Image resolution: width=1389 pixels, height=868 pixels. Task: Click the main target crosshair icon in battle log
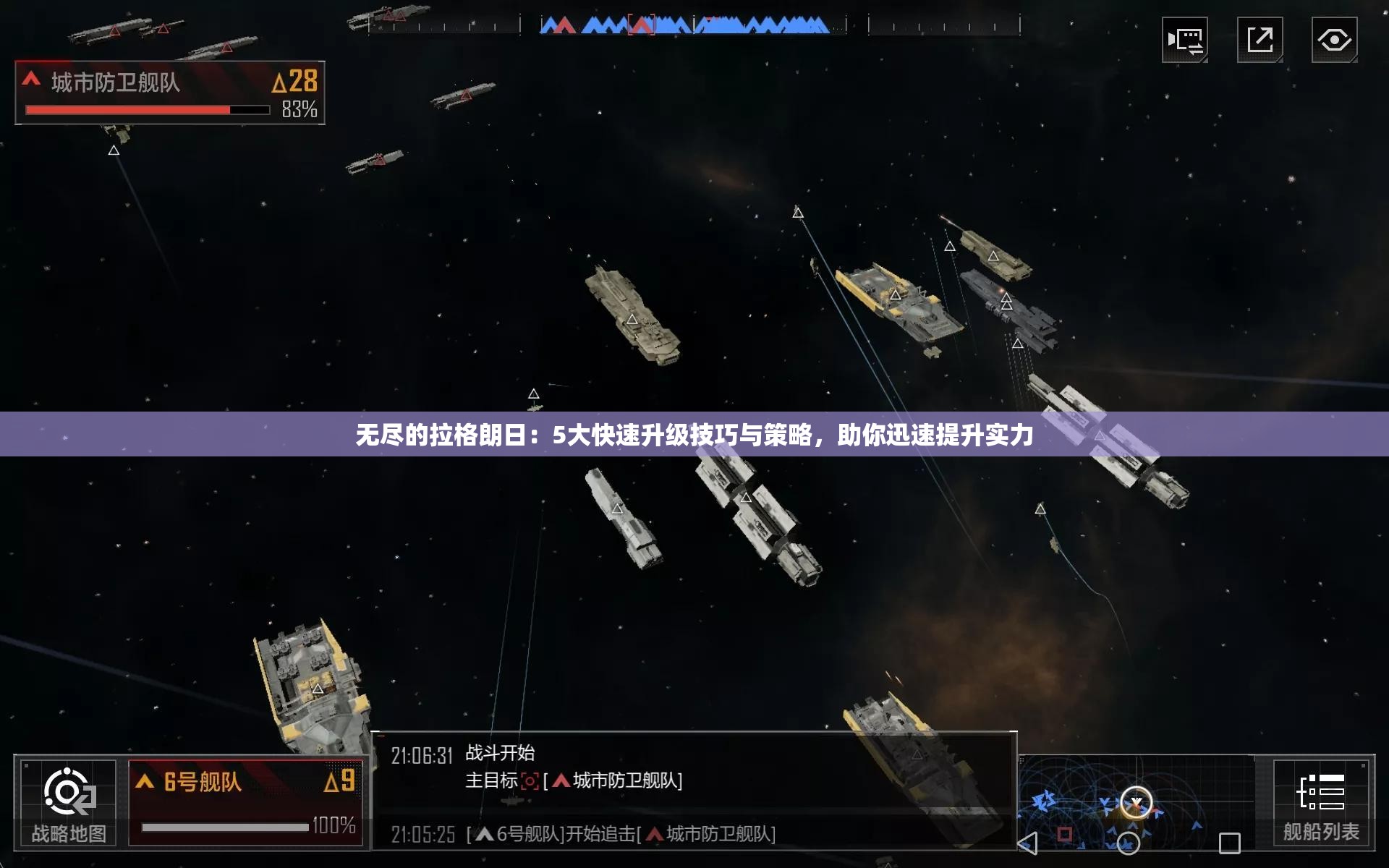pos(530,781)
